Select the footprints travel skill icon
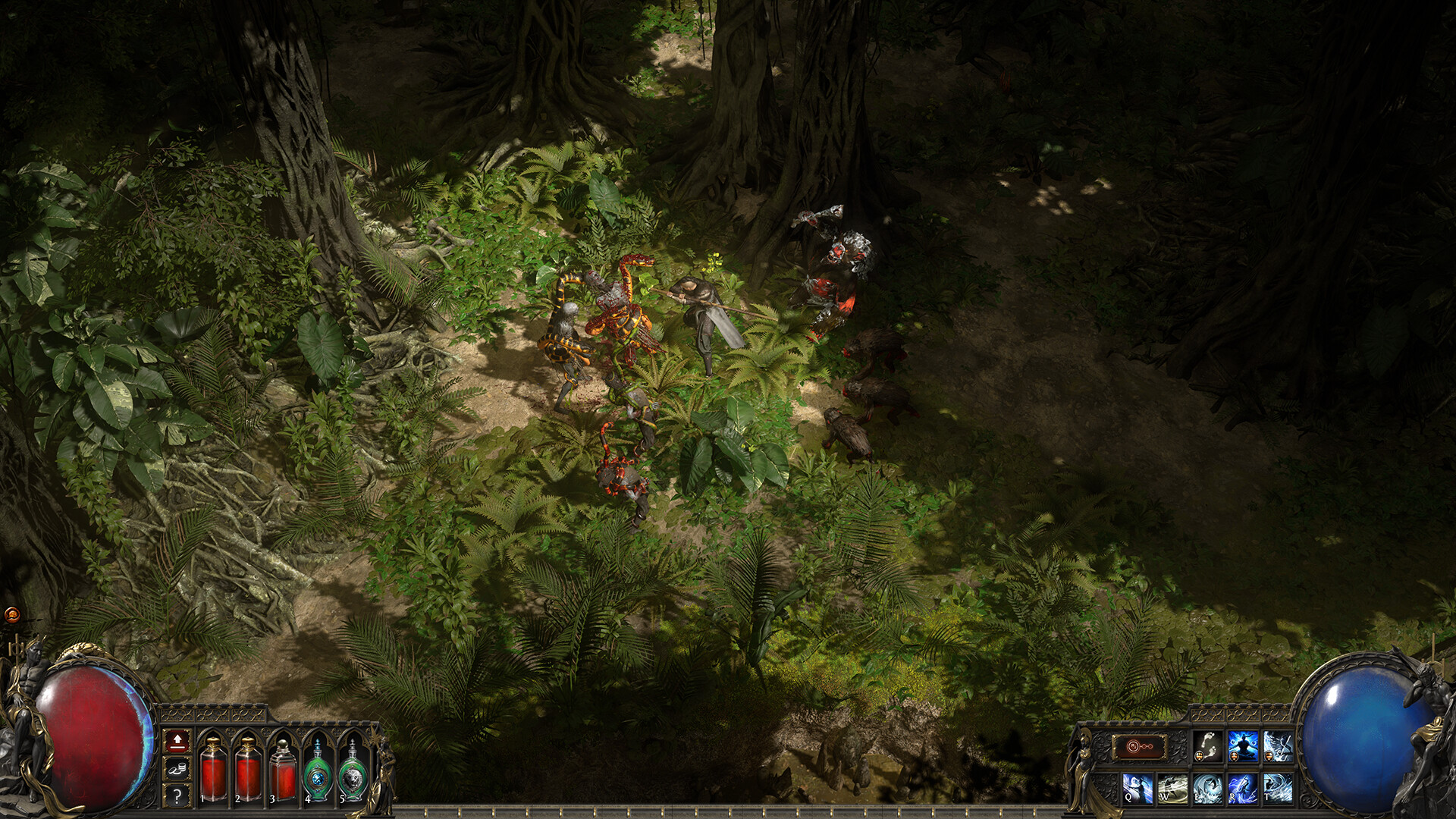Screen dimensions: 1456x819 1207,745
